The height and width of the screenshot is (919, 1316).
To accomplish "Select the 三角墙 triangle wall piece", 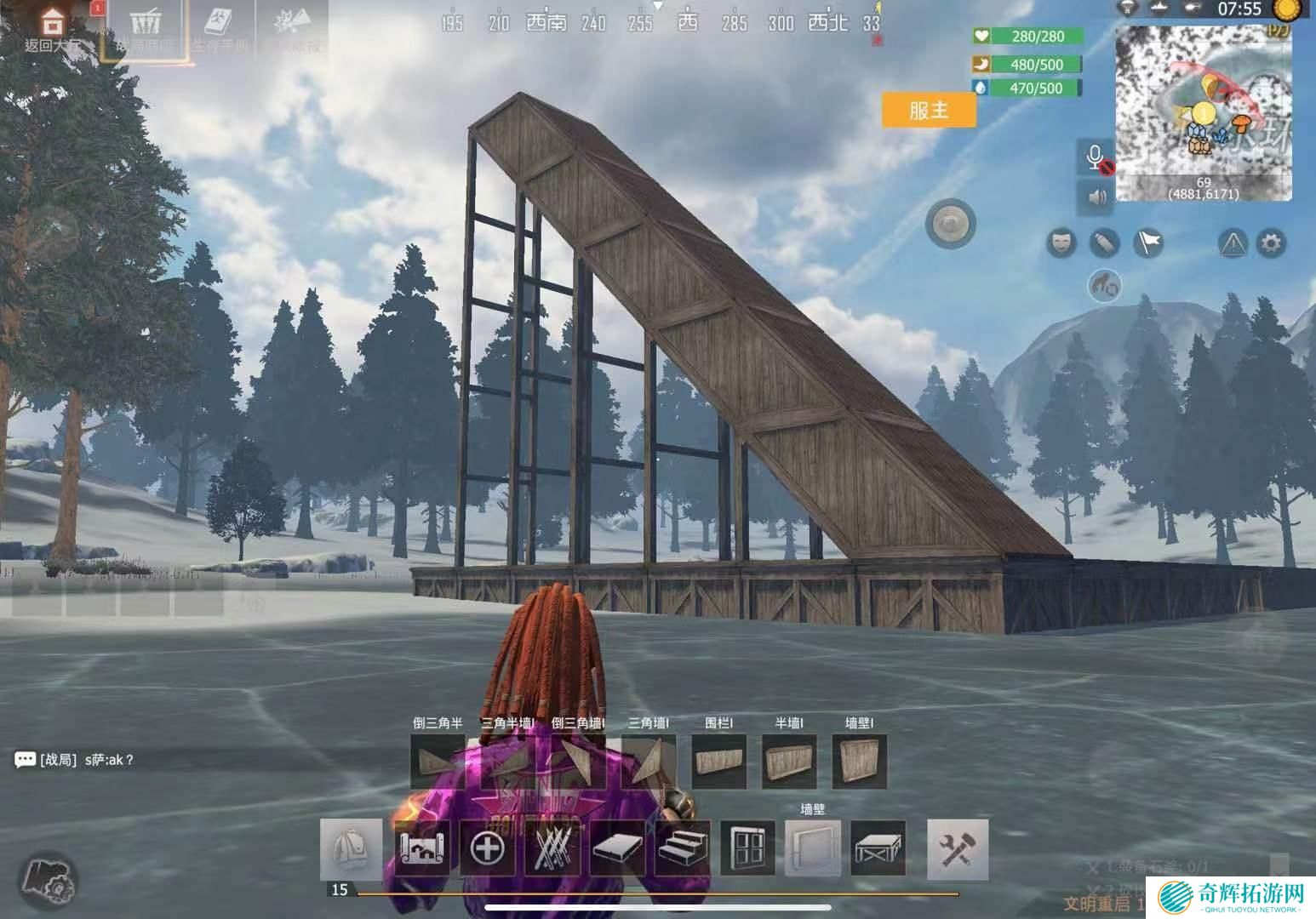I will tap(649, 762).
